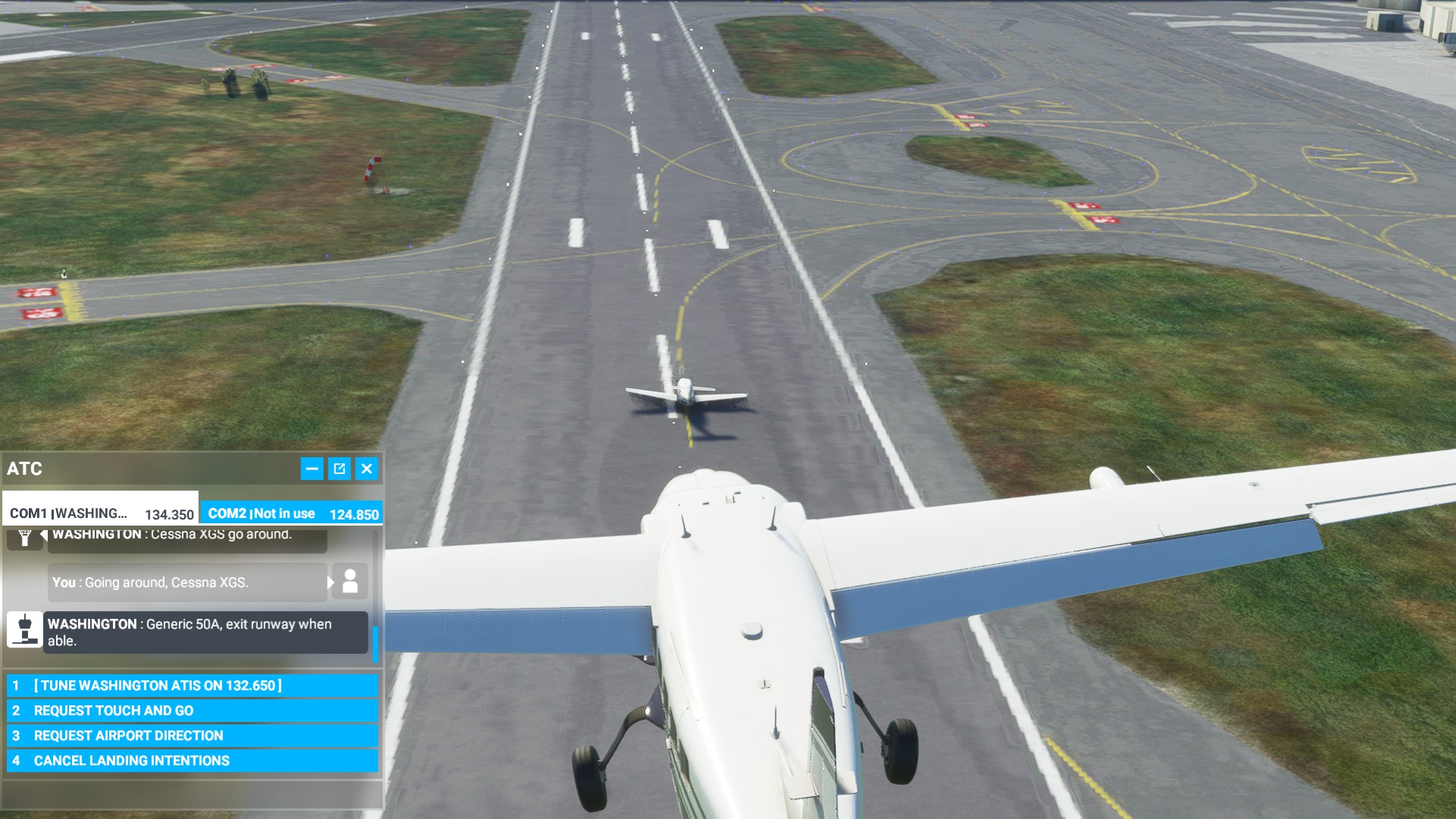The width and height of the screenshot is (1456, 819).
Task: Pop out the ATC window
Action: [339, 469]
